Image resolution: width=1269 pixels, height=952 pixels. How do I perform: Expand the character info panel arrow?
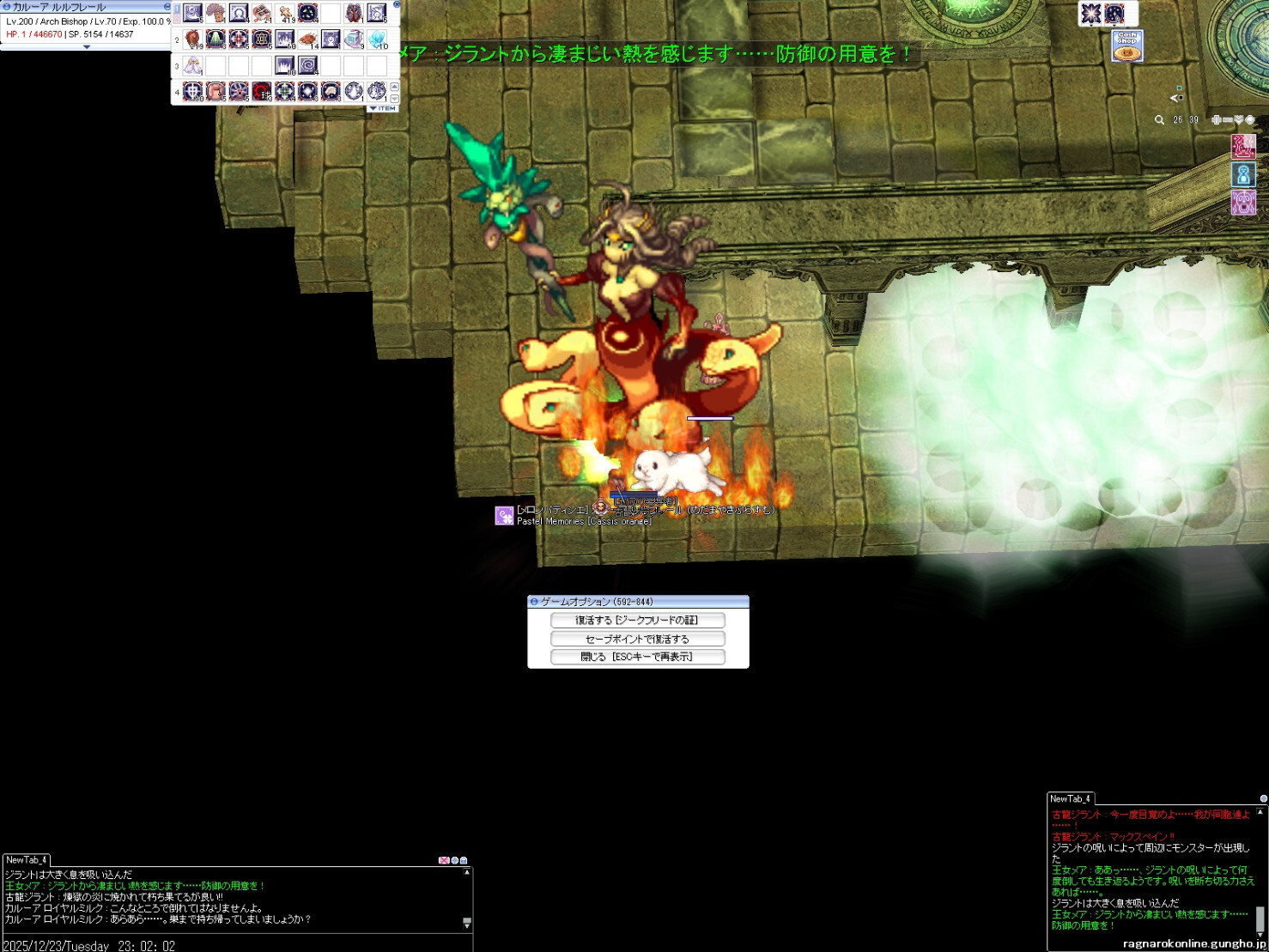click(86, 47)
